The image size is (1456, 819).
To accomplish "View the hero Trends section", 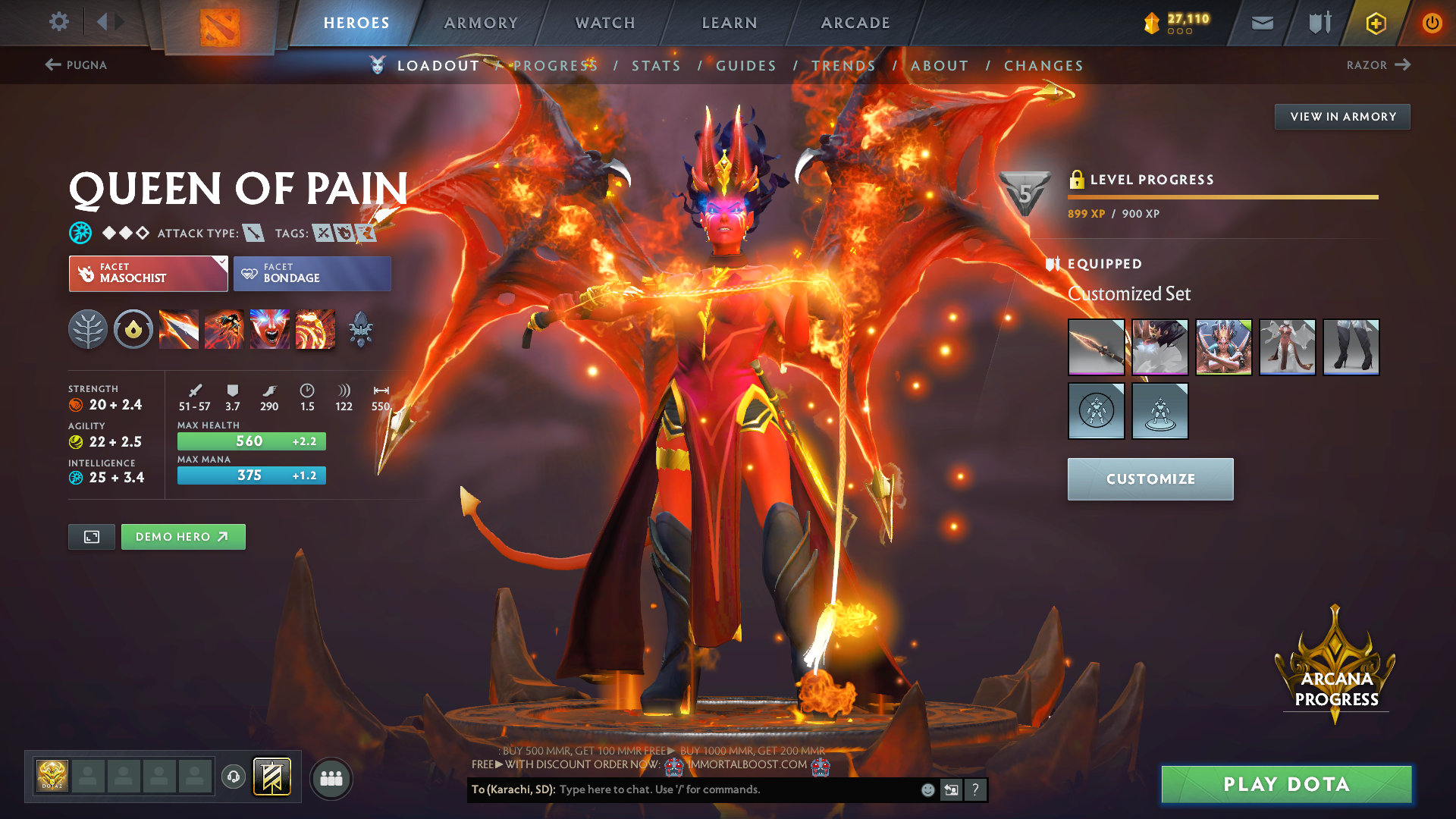I will point(843,66).
